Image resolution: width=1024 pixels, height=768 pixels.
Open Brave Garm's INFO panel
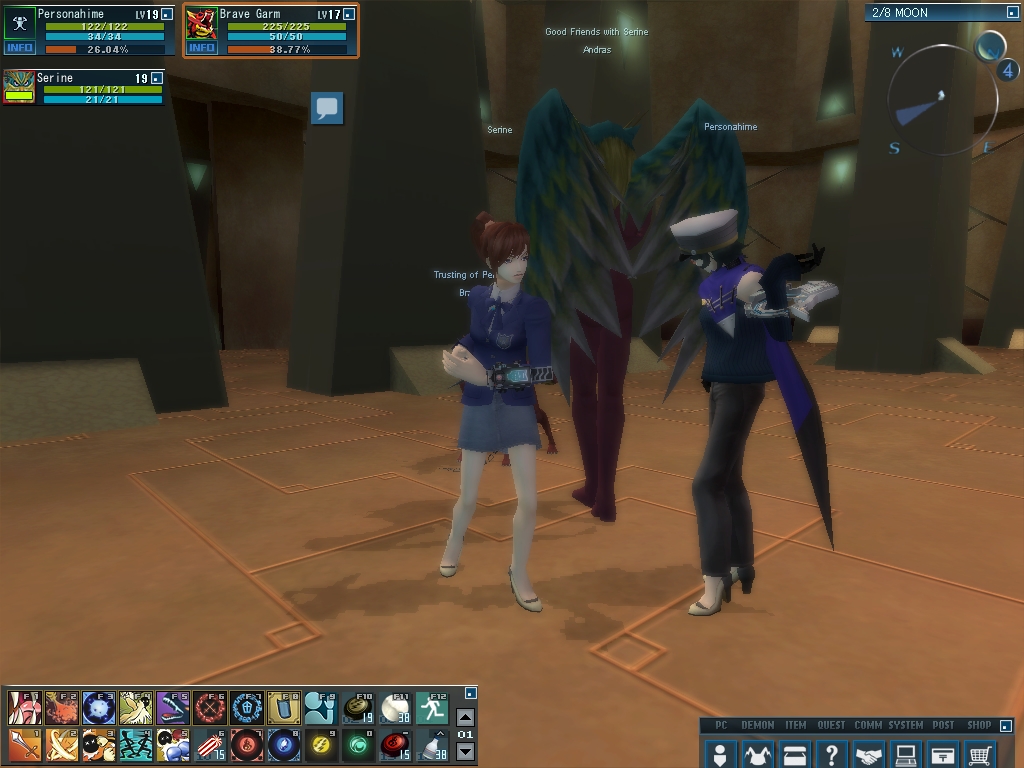coord(202,47)
